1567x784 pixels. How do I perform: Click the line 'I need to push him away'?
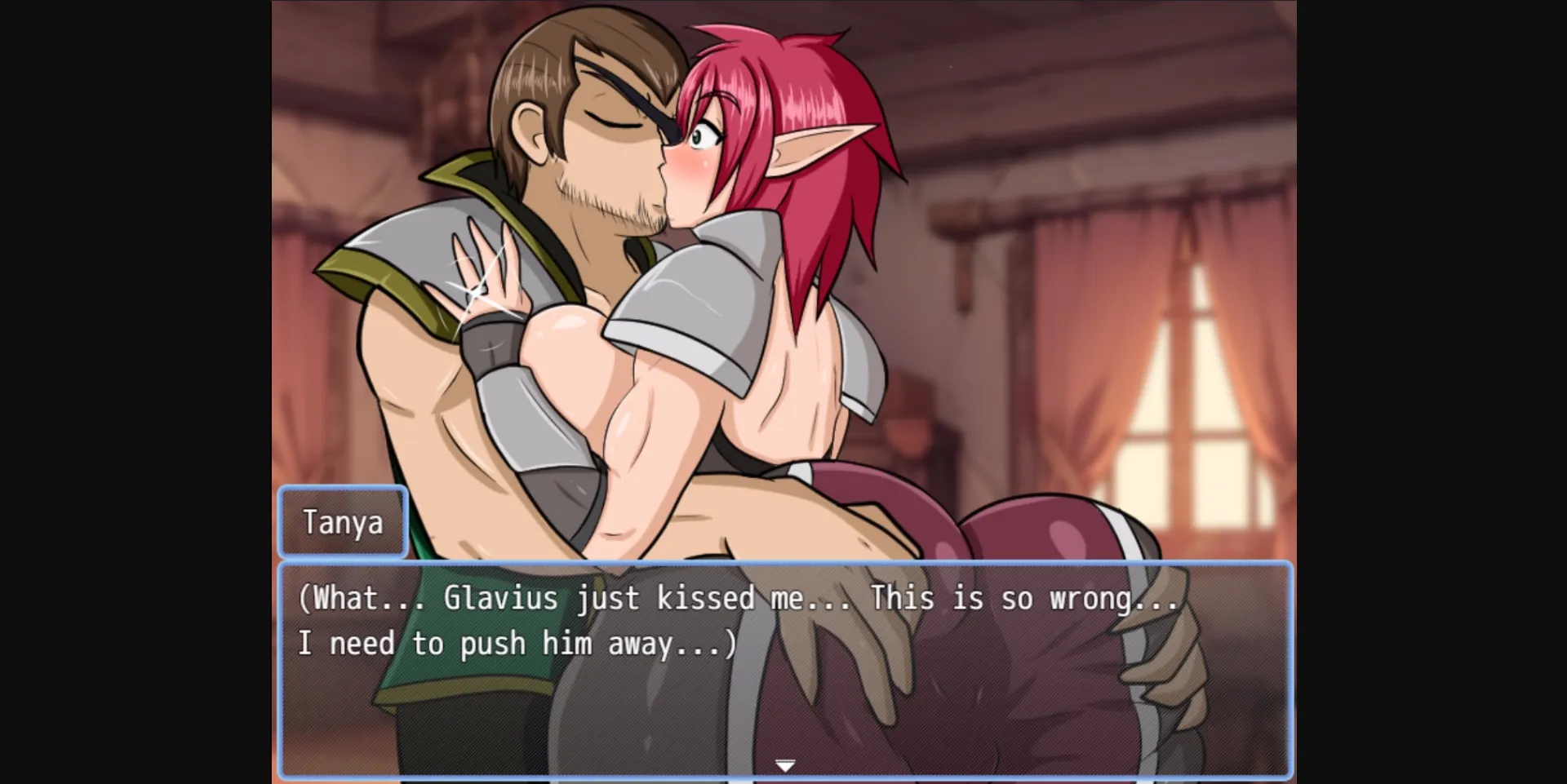point(514,643)
